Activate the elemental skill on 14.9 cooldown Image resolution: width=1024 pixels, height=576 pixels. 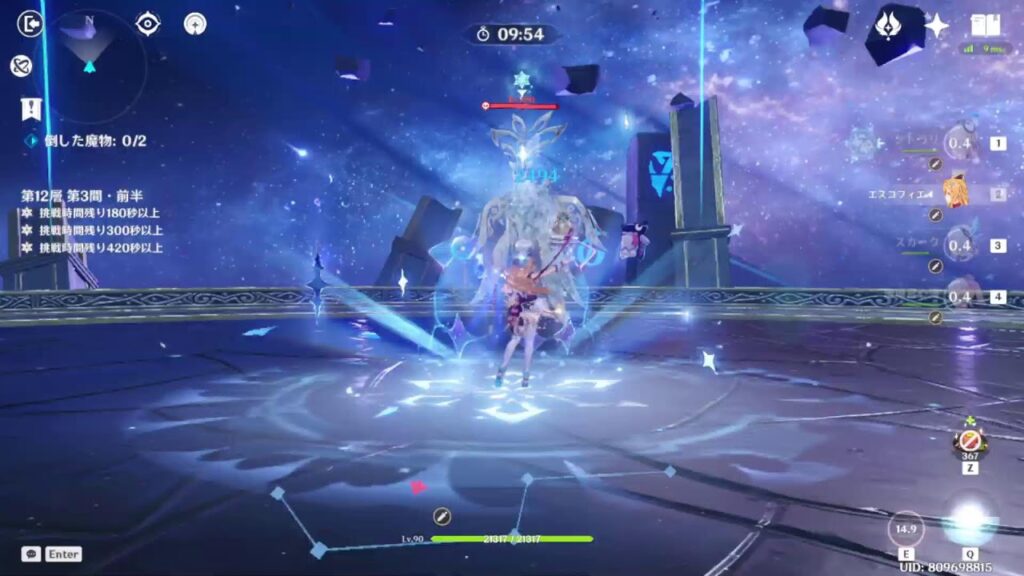tap(906, 529)
